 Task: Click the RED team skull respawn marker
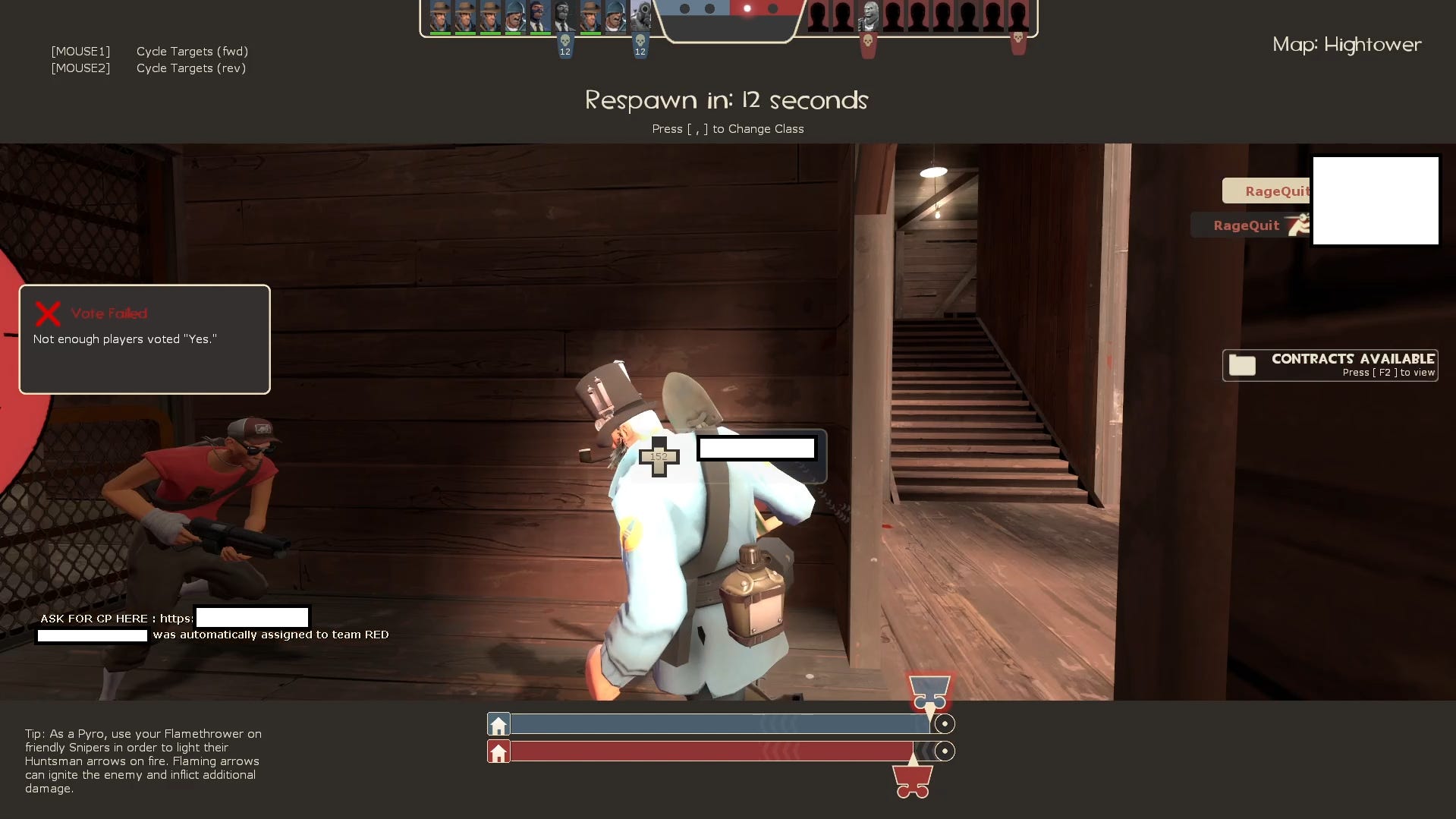868,42
